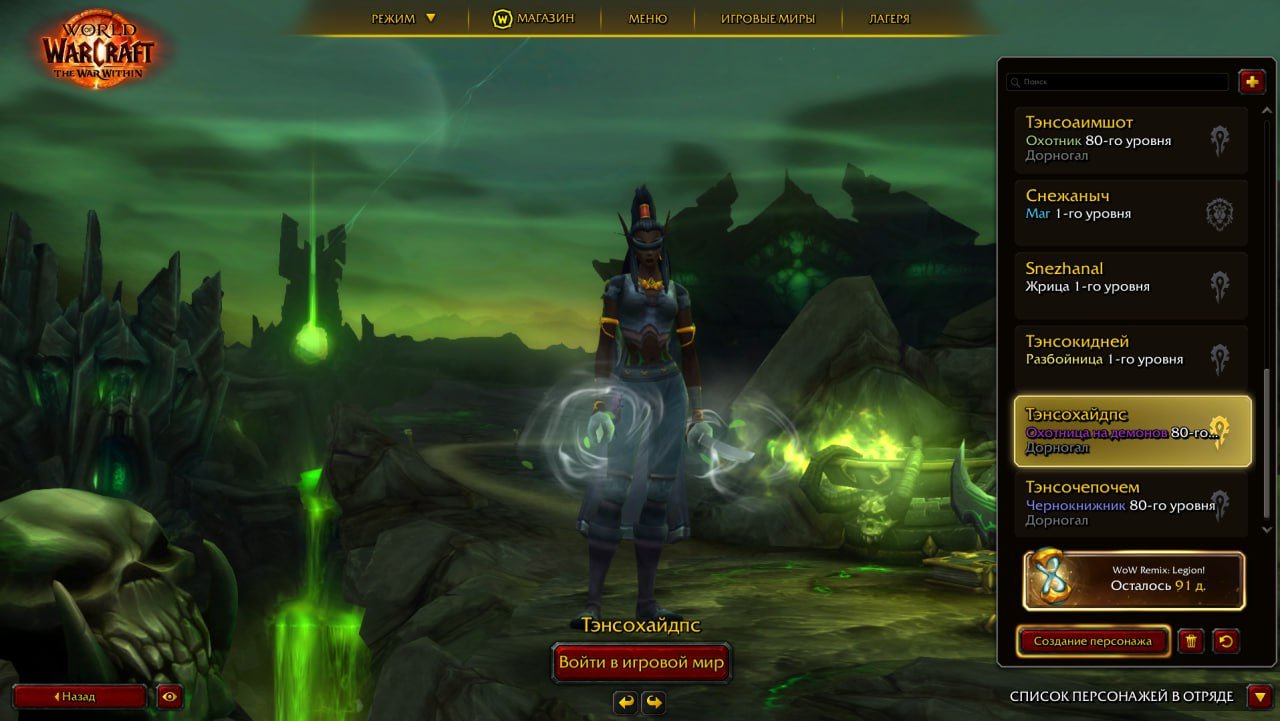Select the Horde emblem next to Snezhanal
The image size is (1280, 721).
pos(1221,286)
